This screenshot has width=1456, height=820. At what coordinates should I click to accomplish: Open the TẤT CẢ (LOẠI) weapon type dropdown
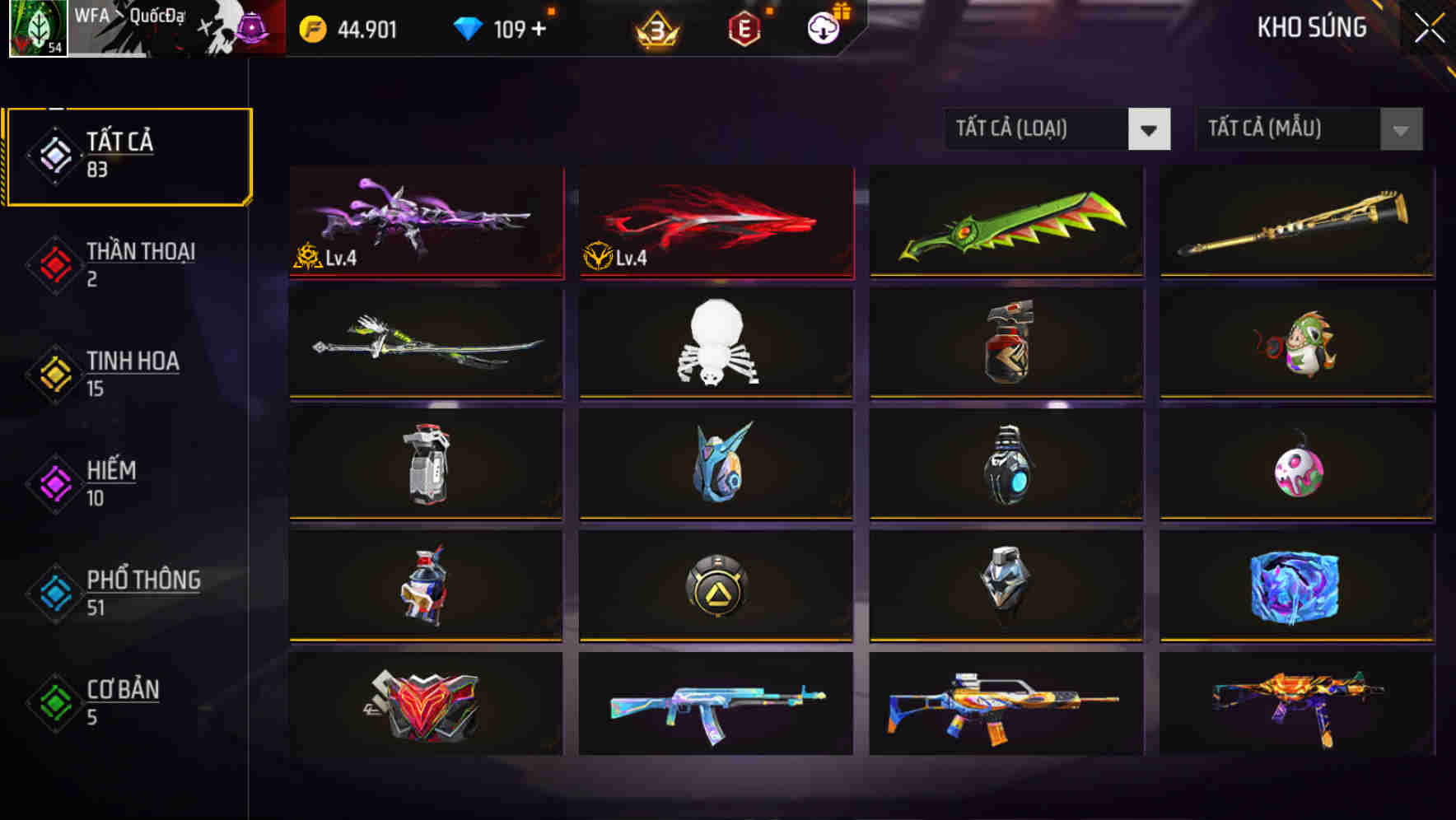(1038, 129)
